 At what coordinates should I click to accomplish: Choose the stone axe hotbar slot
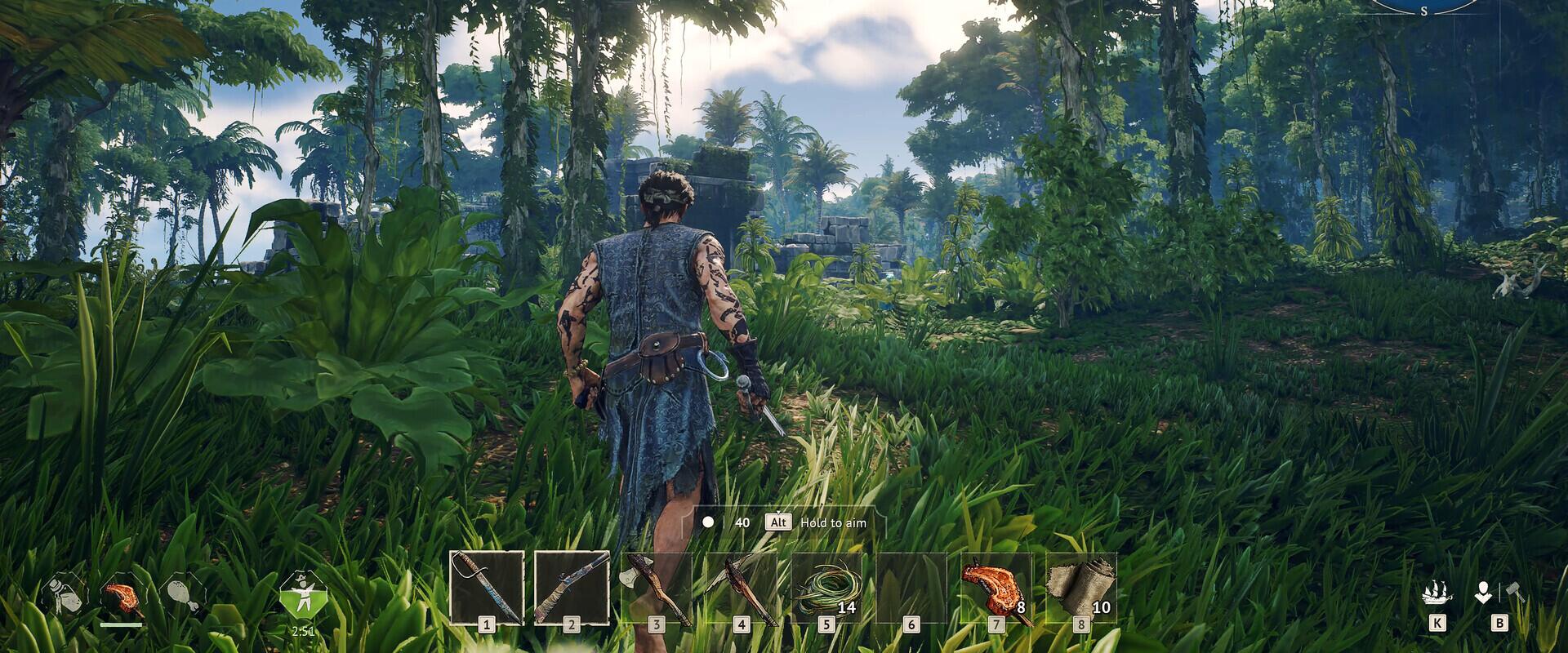pyautogui.click(x=657, y=587)
